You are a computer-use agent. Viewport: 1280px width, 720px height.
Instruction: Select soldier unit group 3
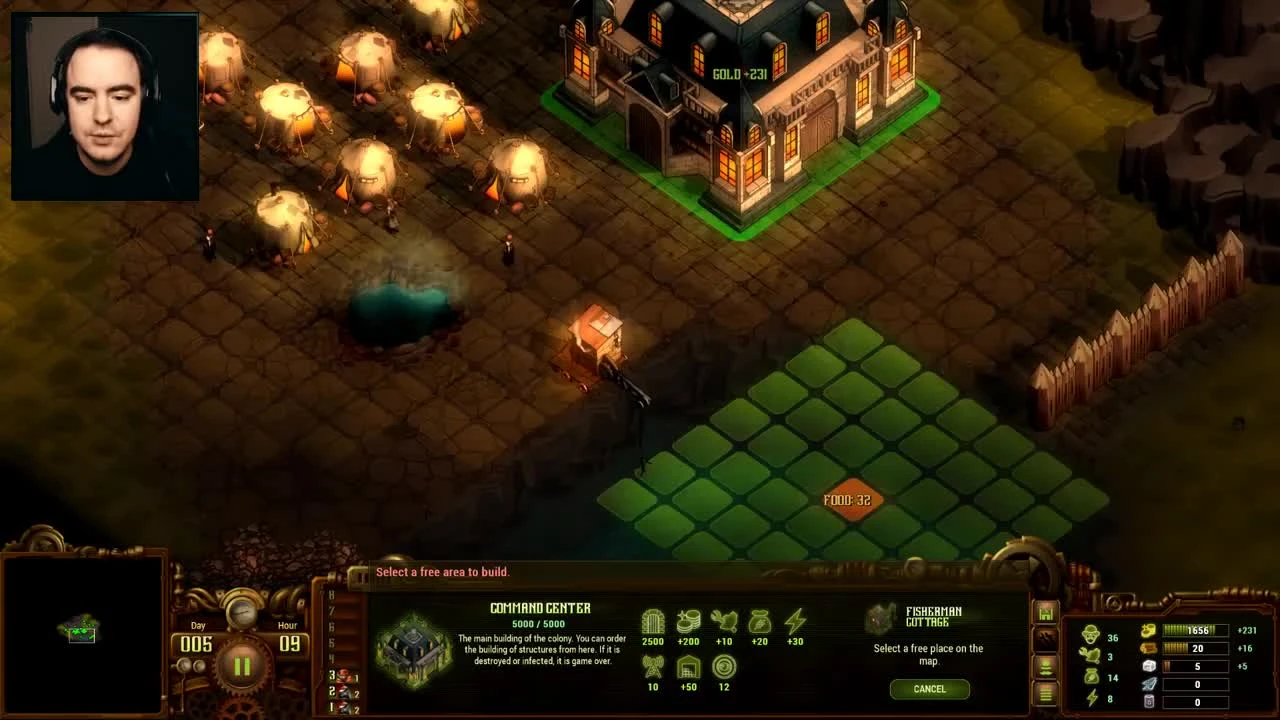point(343,676)
